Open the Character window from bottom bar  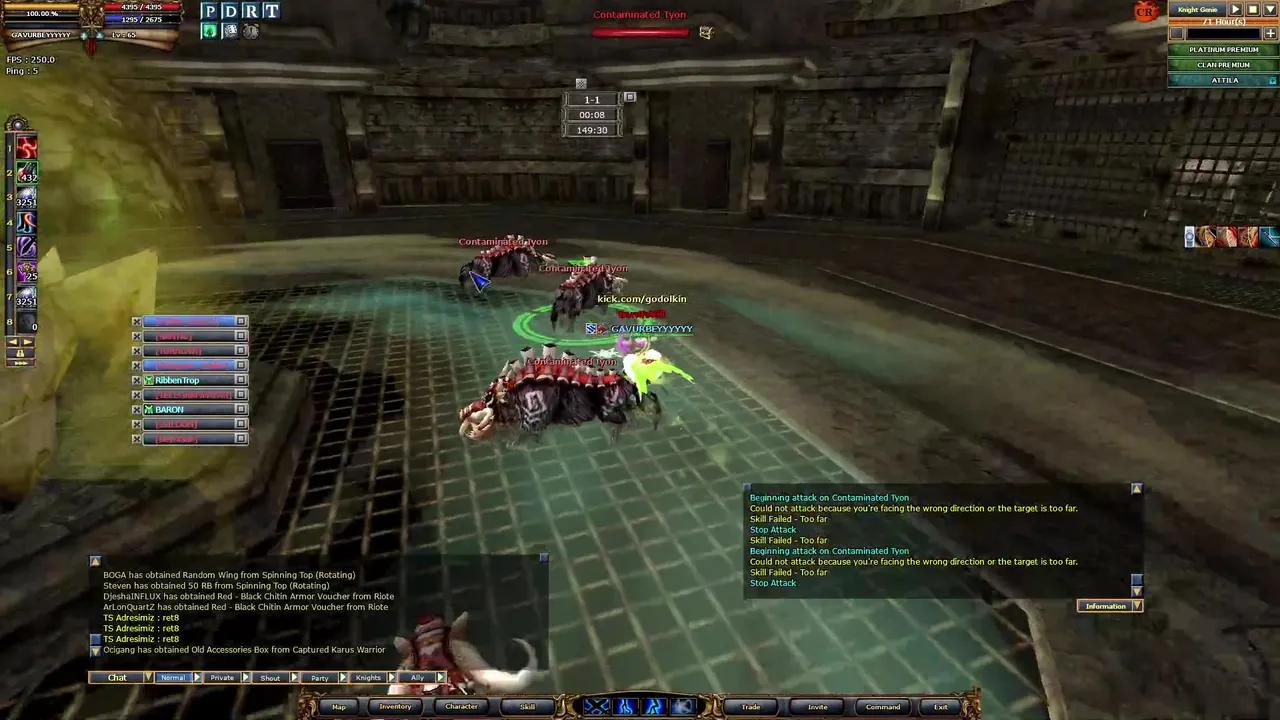tap(461, 706)
